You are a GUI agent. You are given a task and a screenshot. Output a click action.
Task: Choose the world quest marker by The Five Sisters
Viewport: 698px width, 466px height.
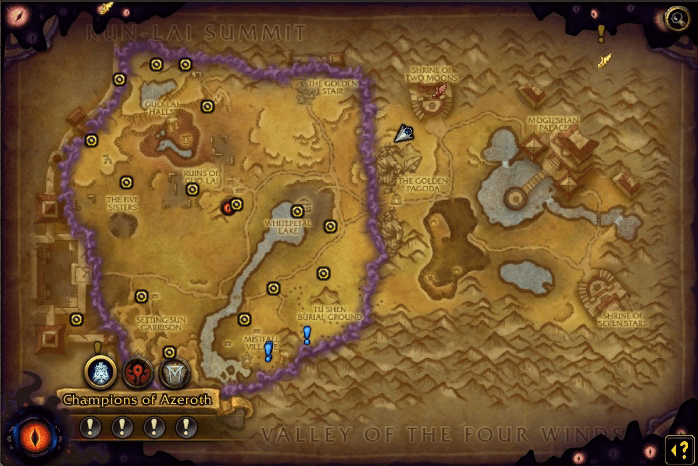[x=126, y=182]
